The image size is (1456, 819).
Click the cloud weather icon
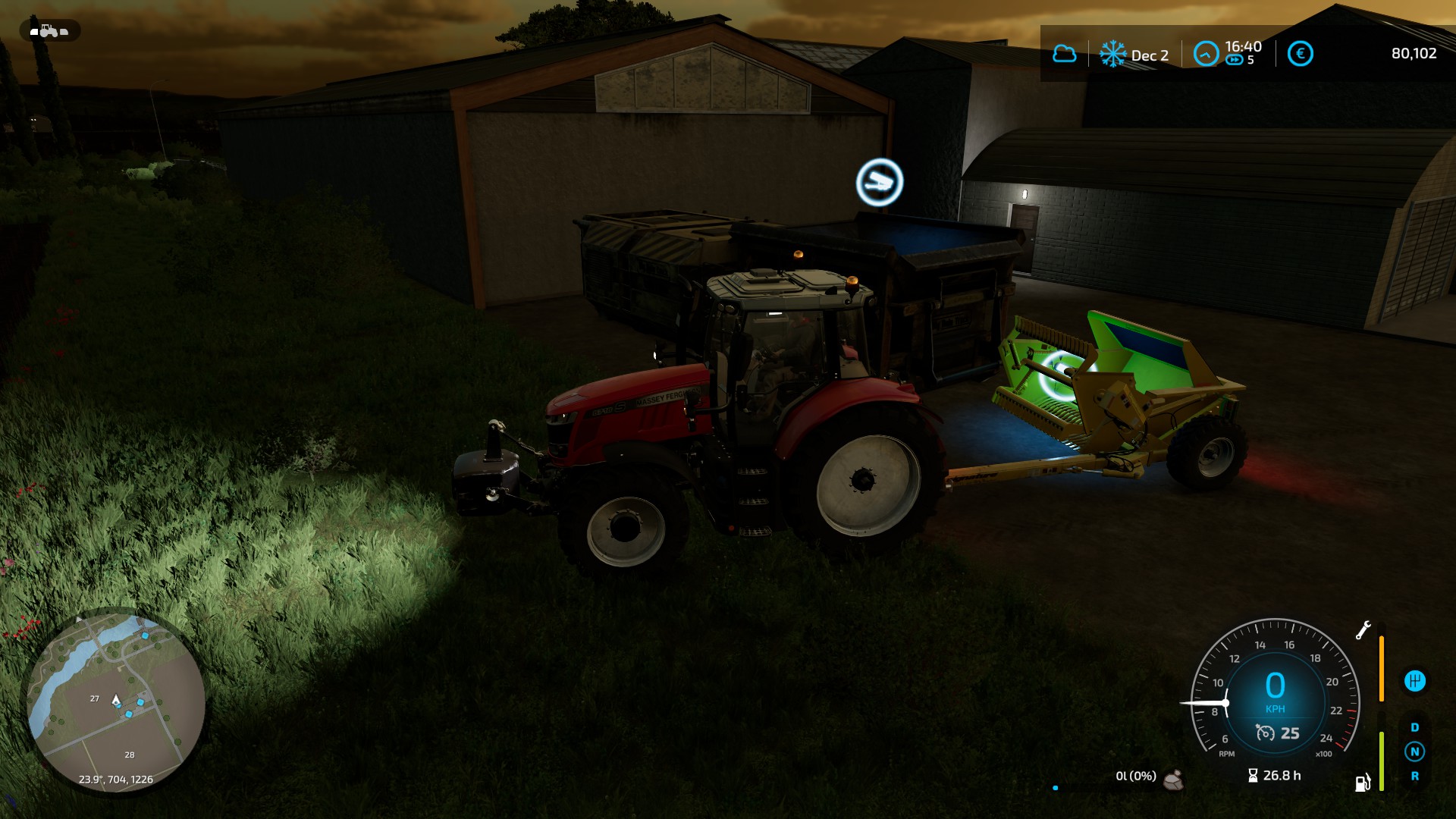click(1064, 54)
